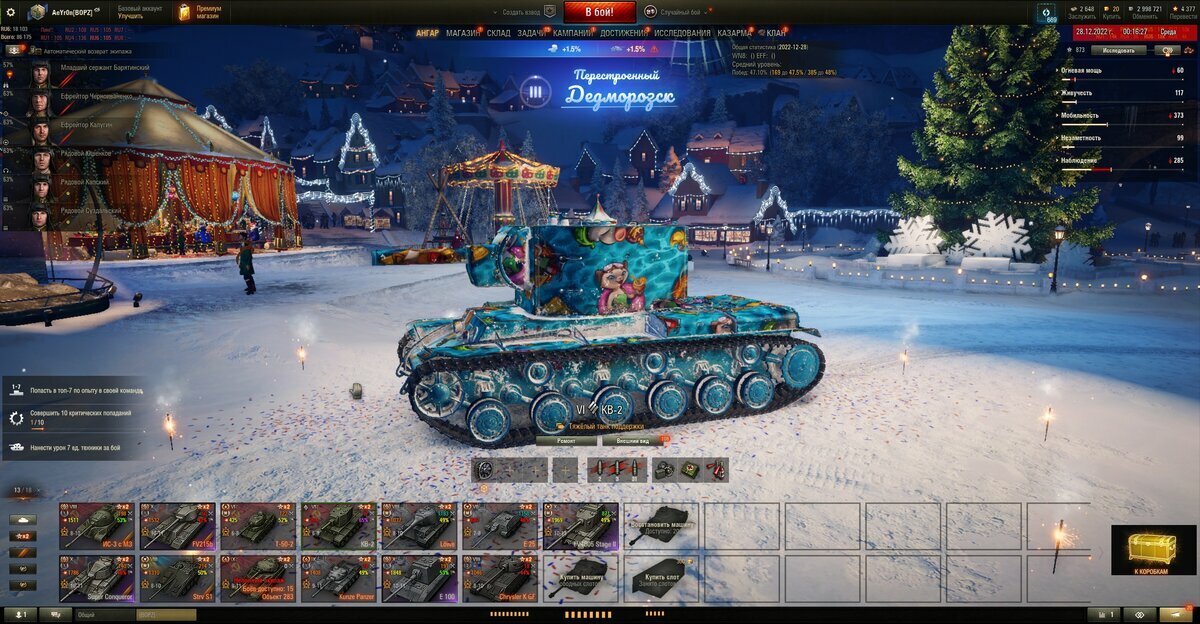Click the Ремонт (repair) button
Viewport: 1200px width, 624px height.
pos(566,440)
